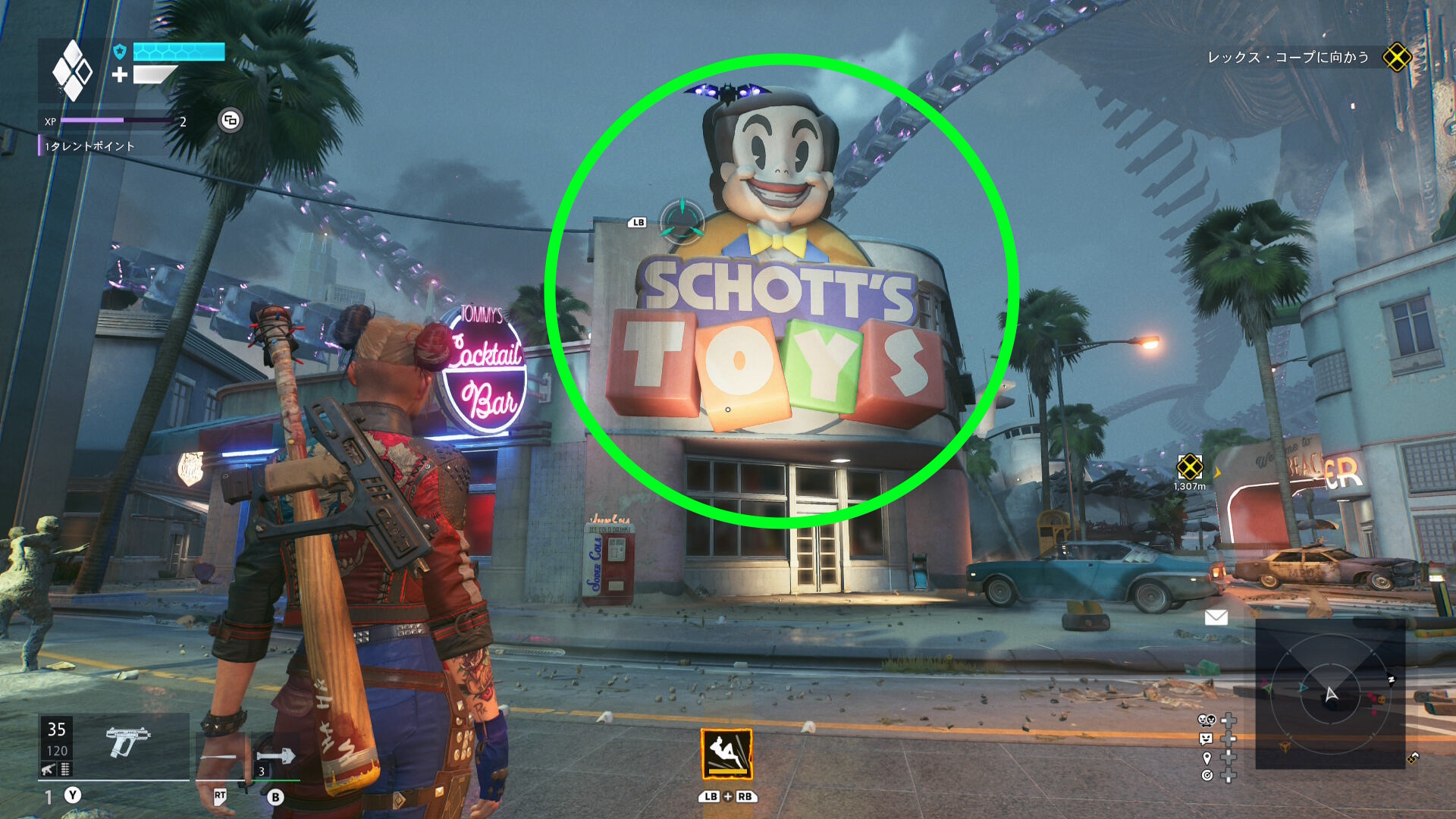The image size is (1456, 819).
Task: Click Harley Quinn's diamond character emblem
Action: click(x=72, y=71)
